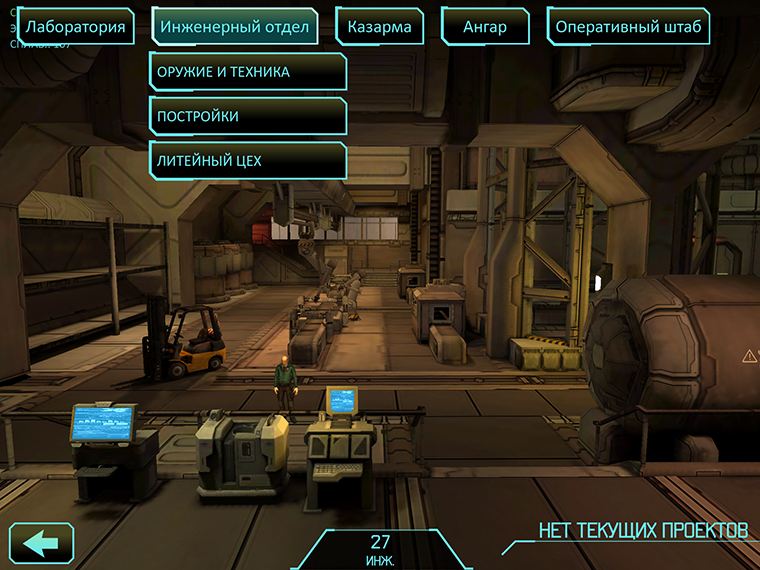
Task: Open the ПОСТРОЙКИ menu option
Action: click(x=248, y=116)
